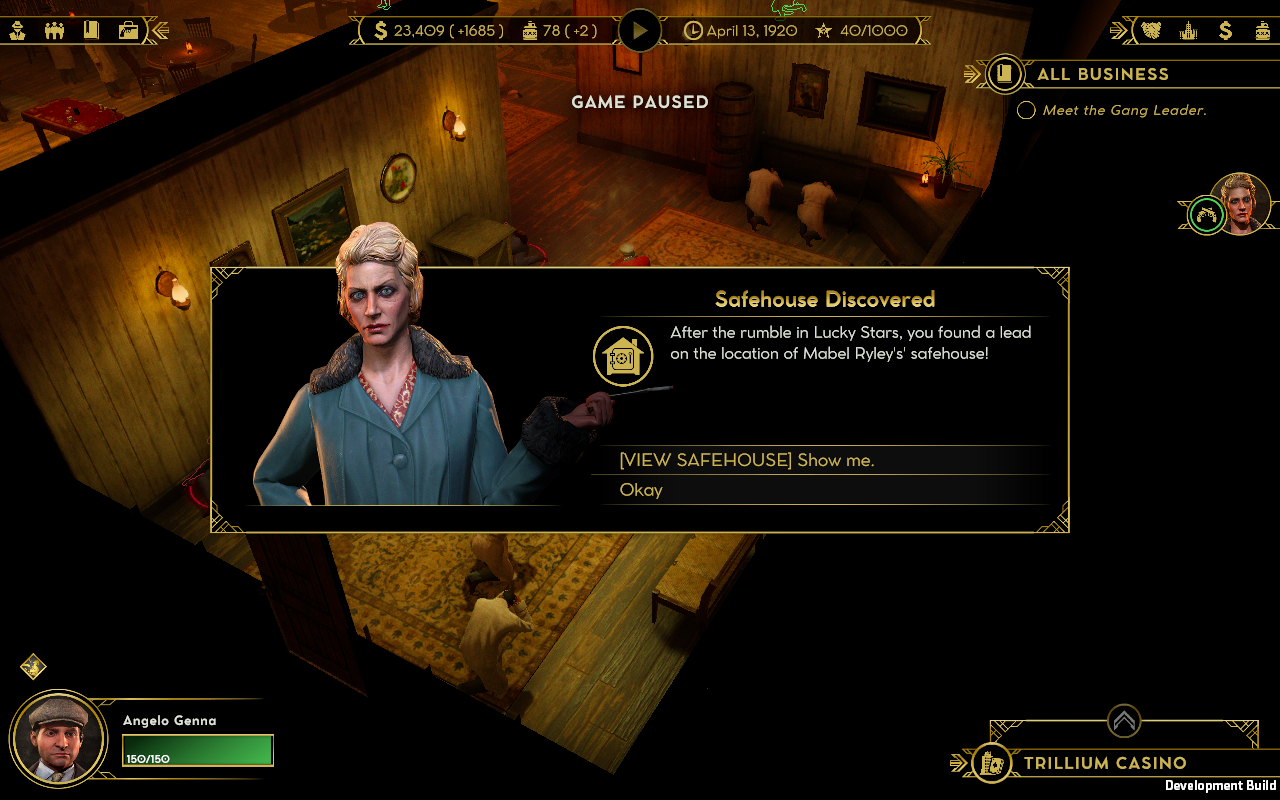Select the Meet the Gang Leader objective circle
This screenshot has width=1280, height=800.
point(1026,110)
